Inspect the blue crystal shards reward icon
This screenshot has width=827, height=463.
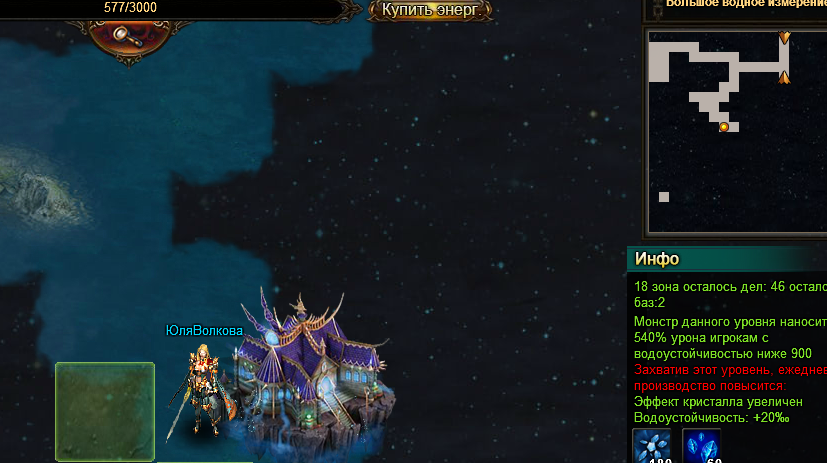(701, 446)
